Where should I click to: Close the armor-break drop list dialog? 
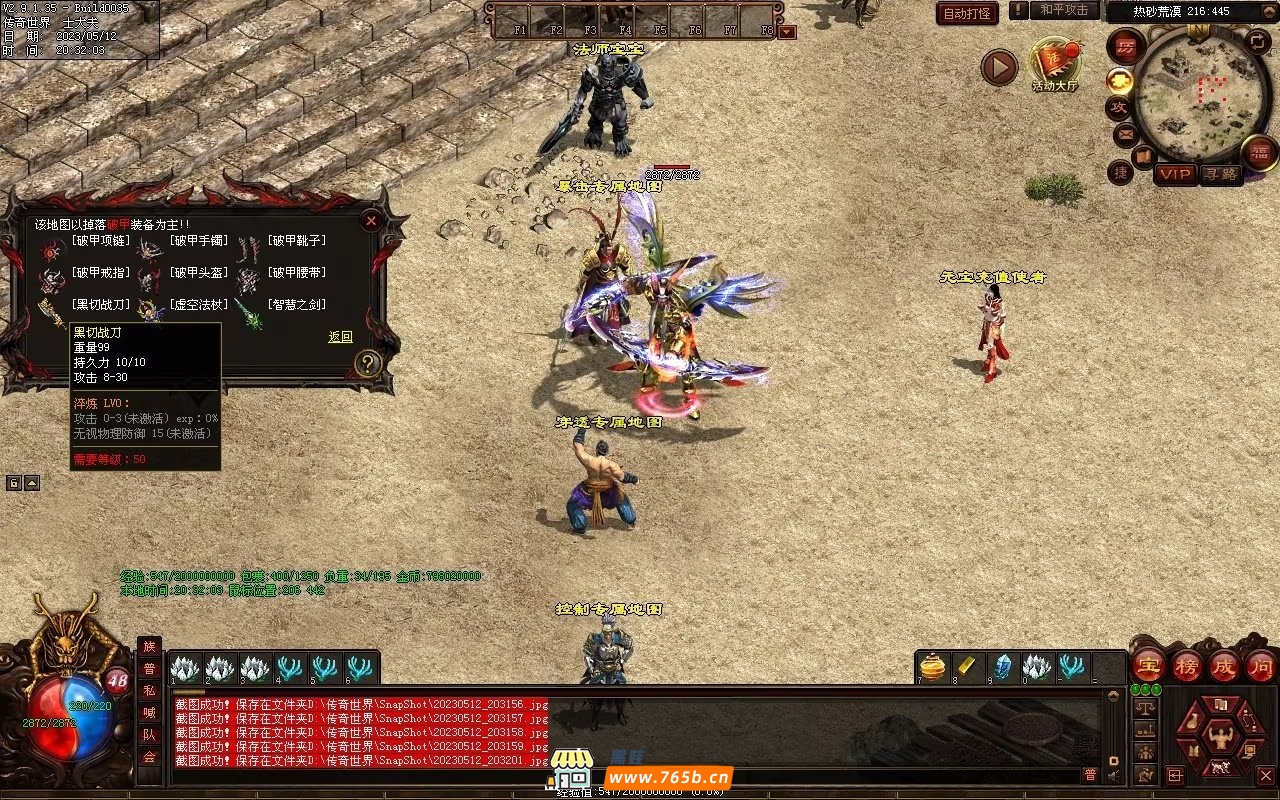coord(371,220)
